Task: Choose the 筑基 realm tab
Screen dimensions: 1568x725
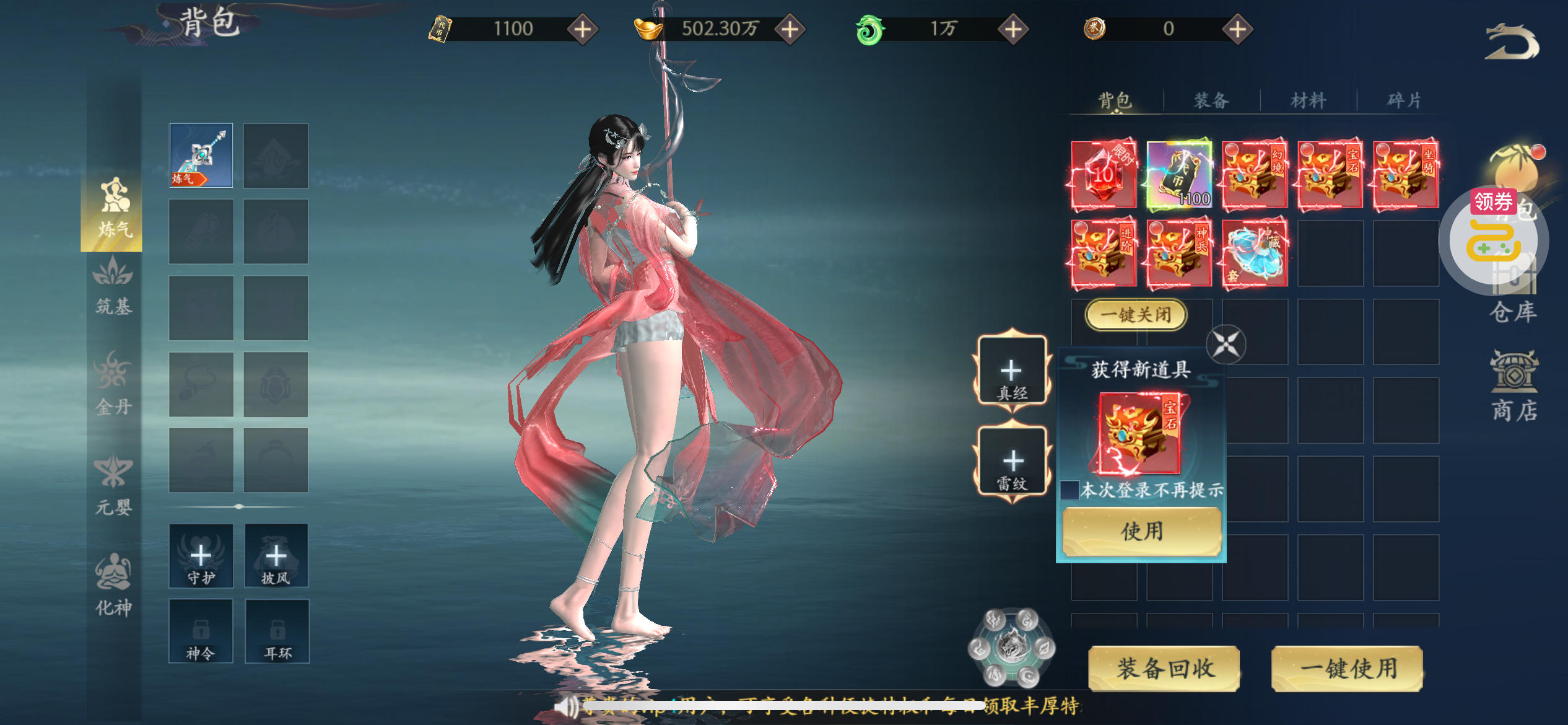Action: coord(113,288)
